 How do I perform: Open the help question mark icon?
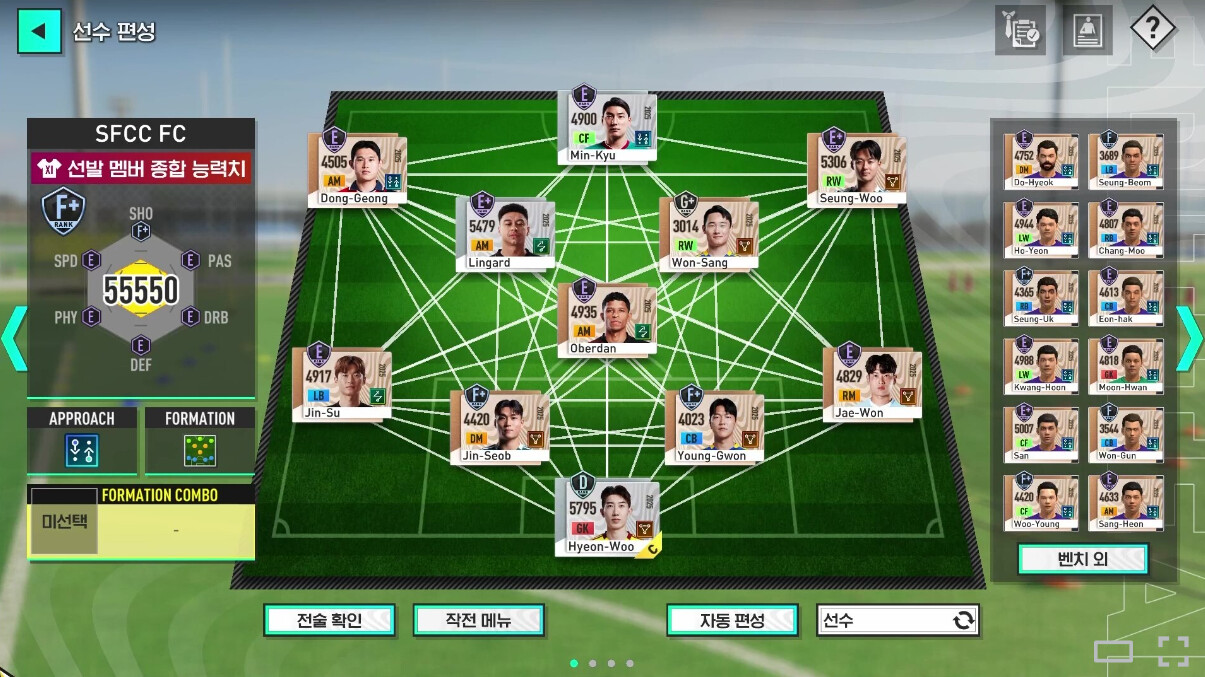click(x=1152, y=30)
